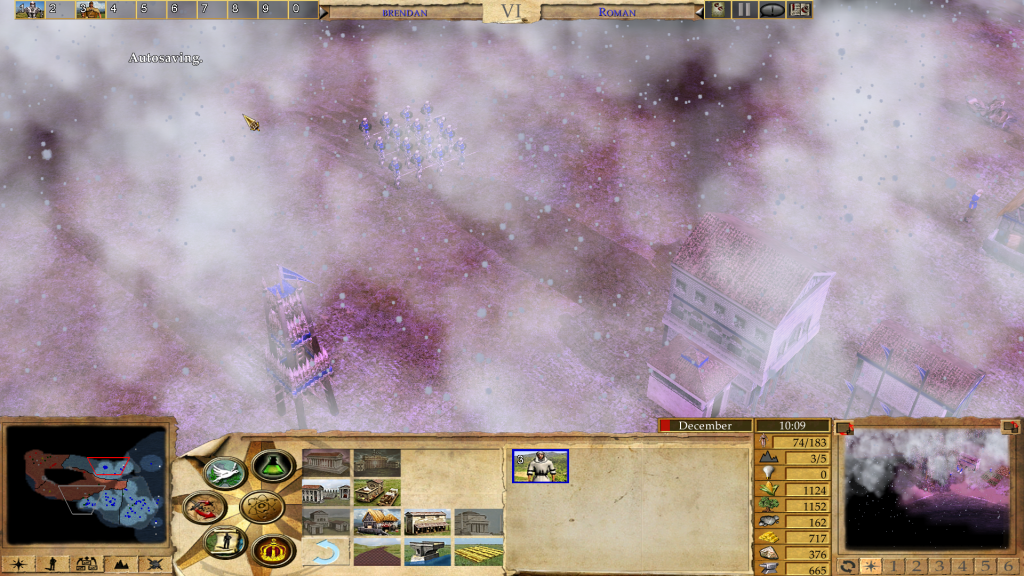The height and width of the screenshot is (576, 1024).
Task: Choose the golden farm field build icon
Action: 479,551
